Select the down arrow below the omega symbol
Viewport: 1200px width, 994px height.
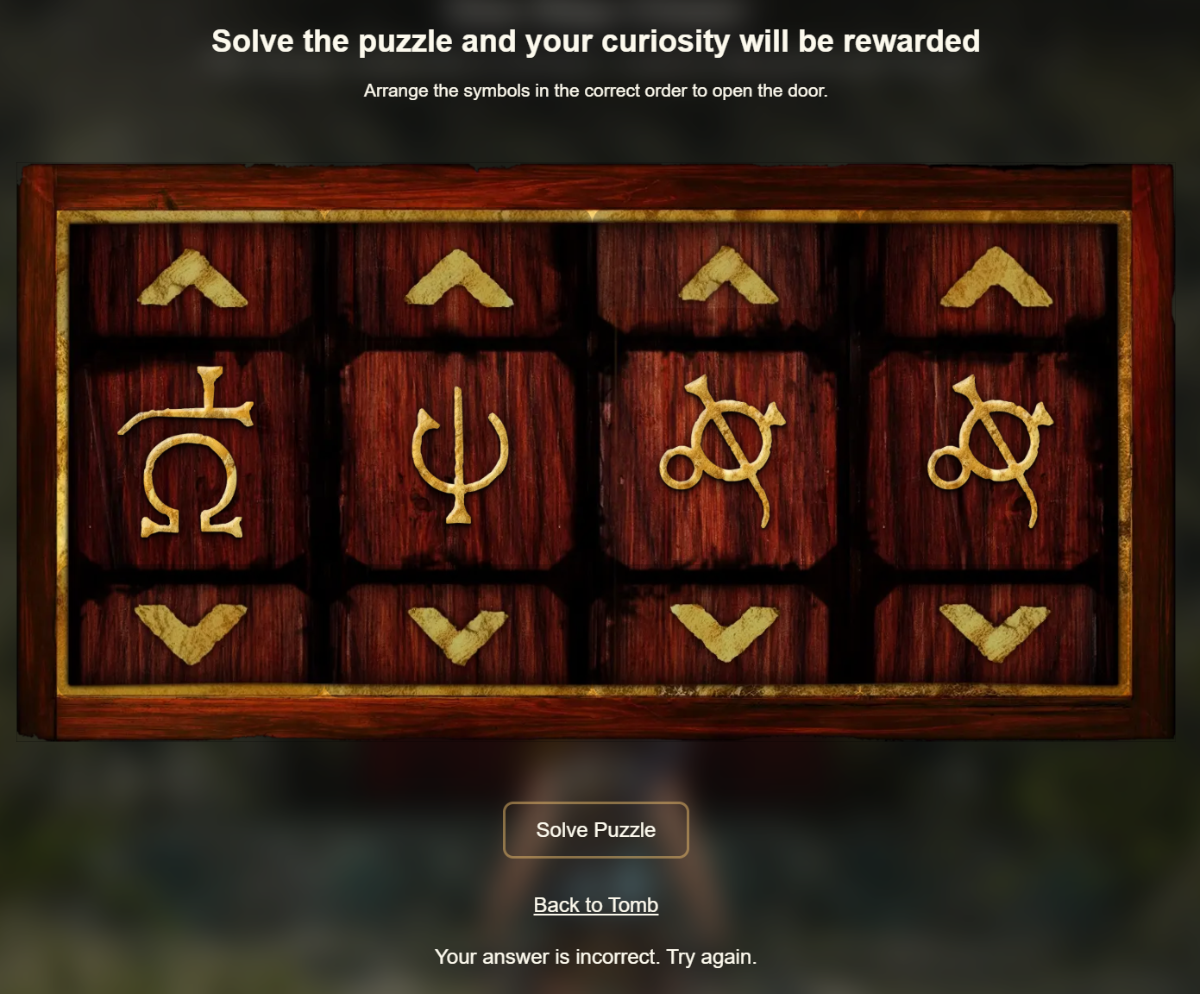click(x=190, y=631)
